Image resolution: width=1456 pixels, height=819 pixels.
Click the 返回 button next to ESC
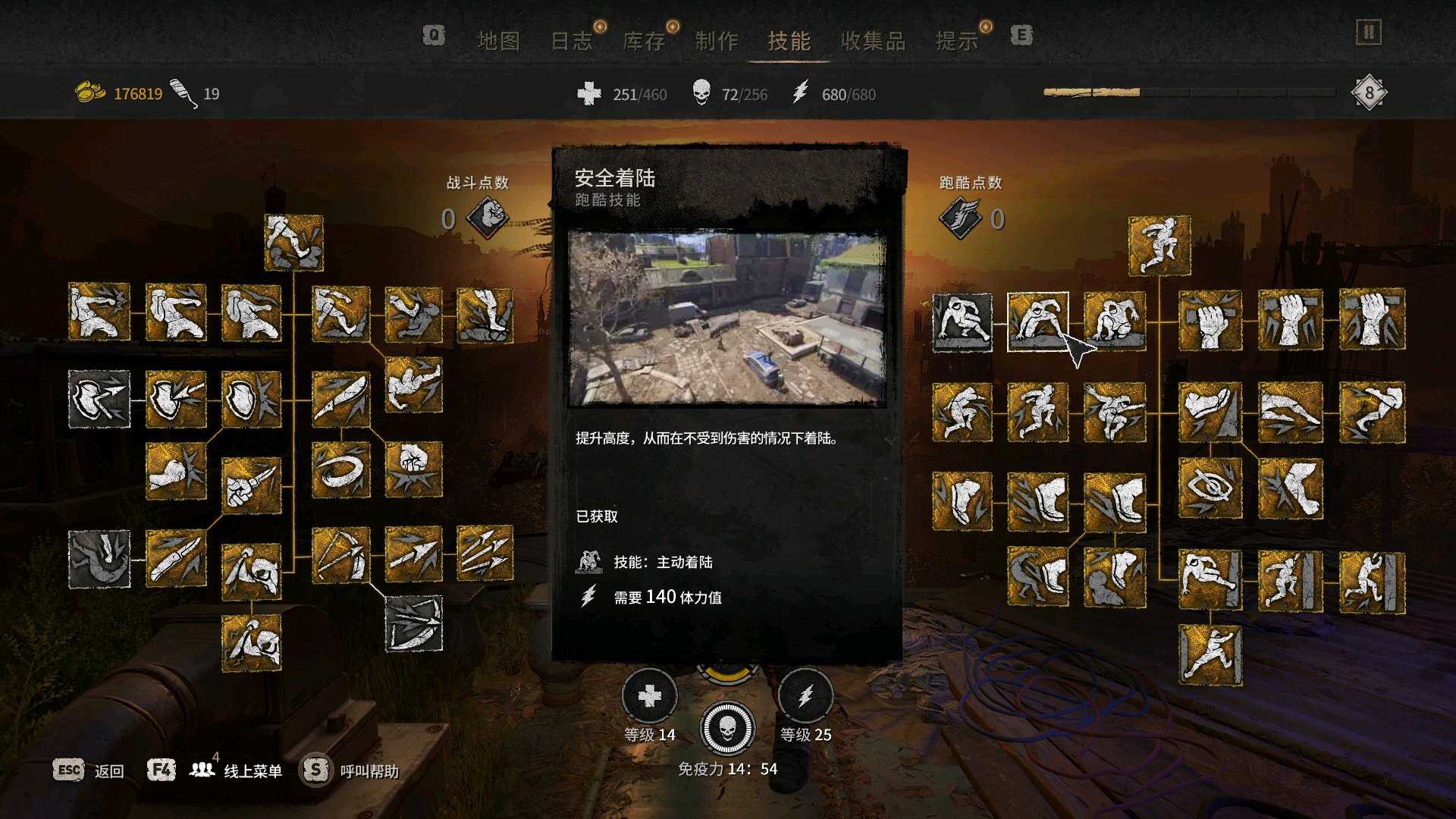coord(108,770)
